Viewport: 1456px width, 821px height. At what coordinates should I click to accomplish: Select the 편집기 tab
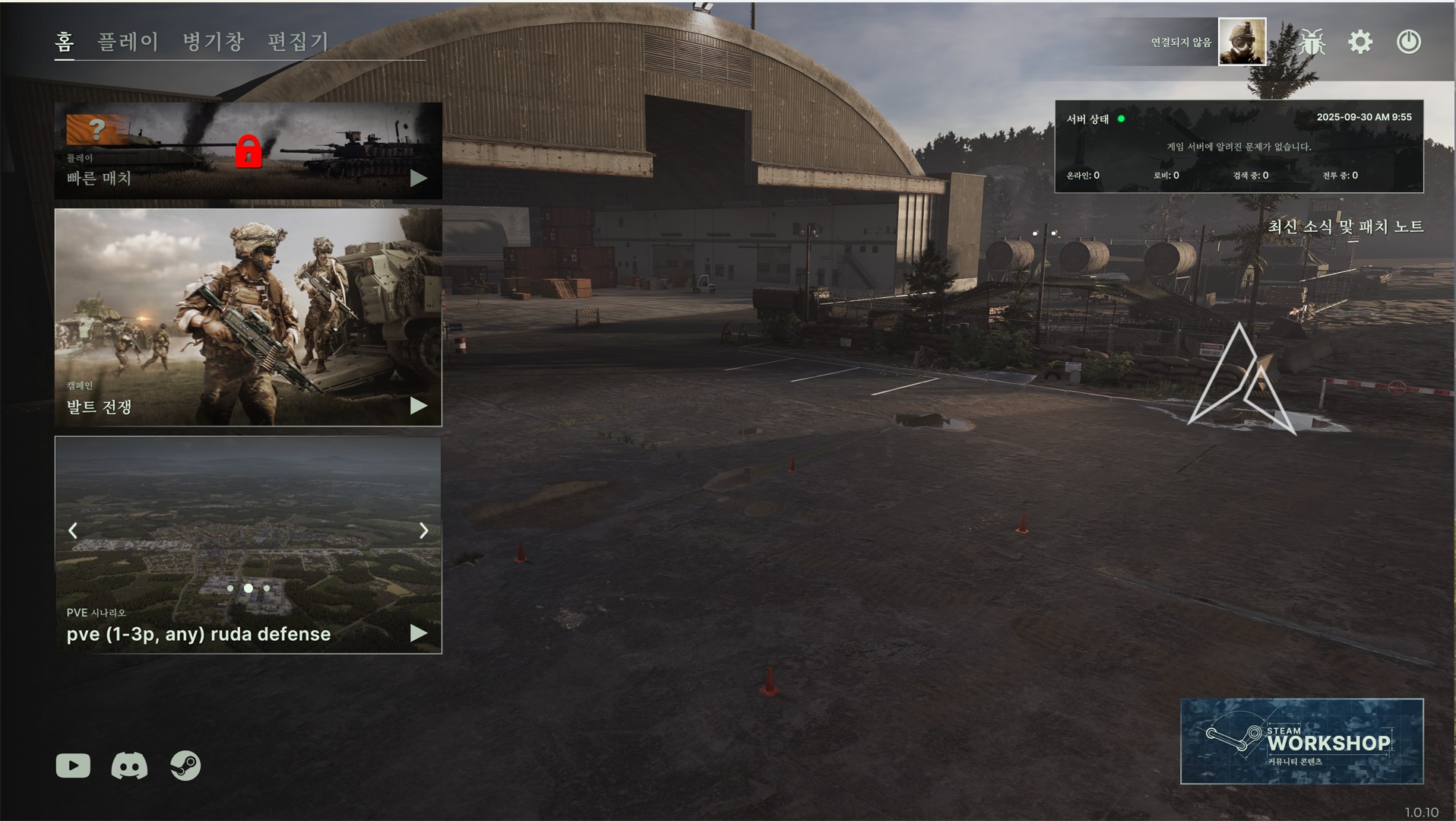tap(297, 41)
